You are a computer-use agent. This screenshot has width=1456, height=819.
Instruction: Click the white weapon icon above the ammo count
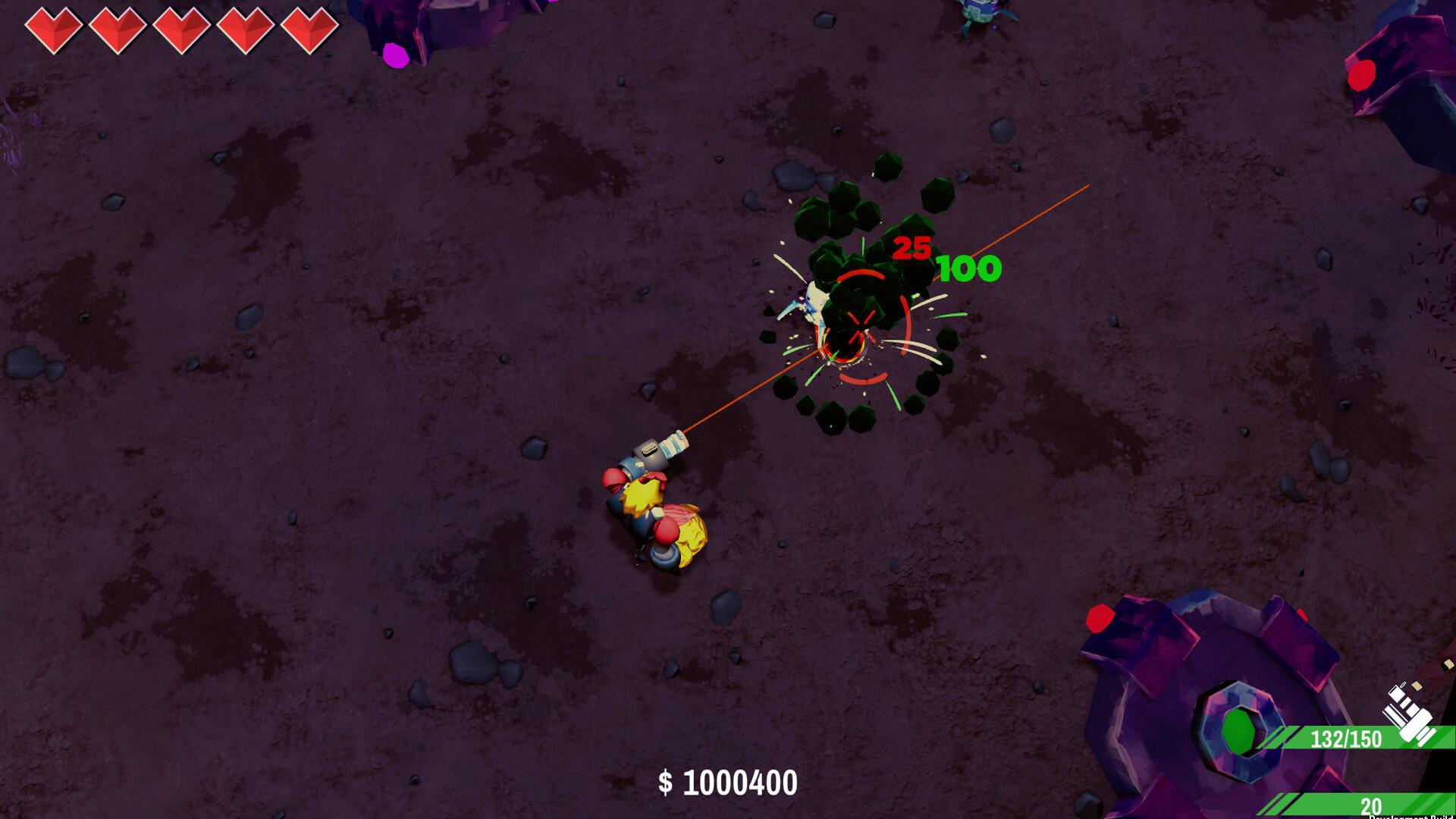[1408, 713]
